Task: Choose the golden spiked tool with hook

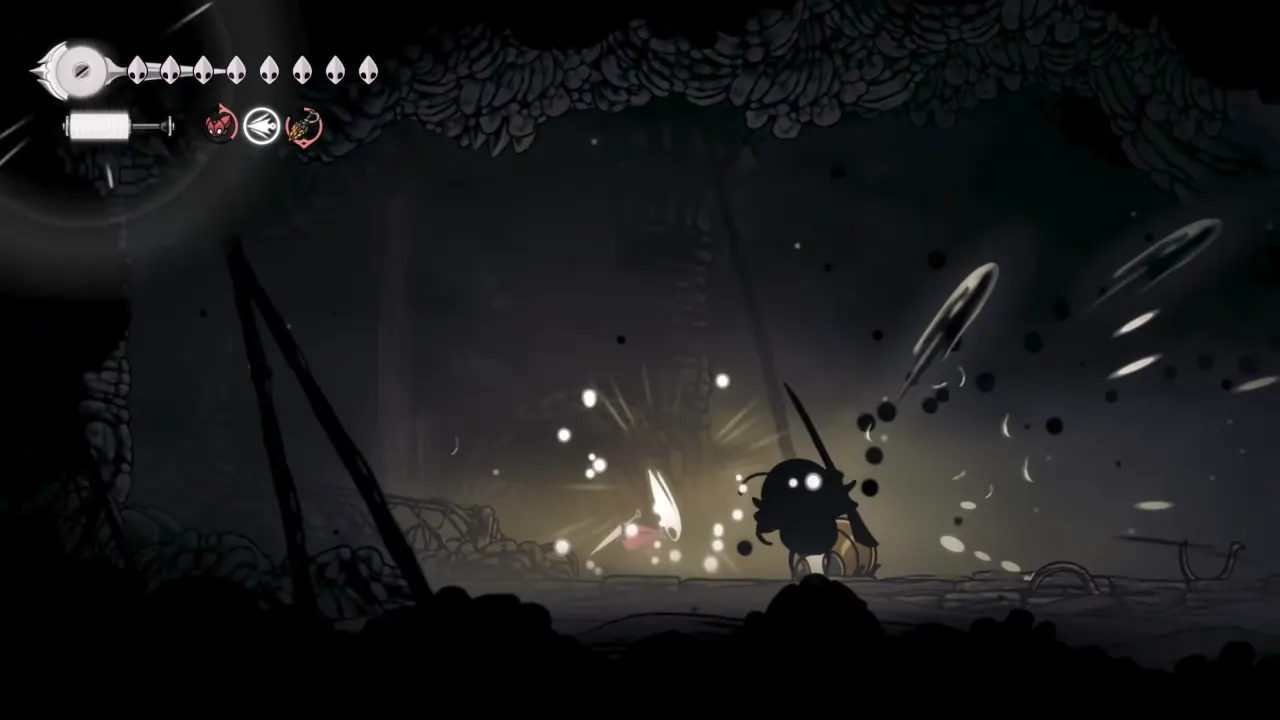Action: click(x=304, y=127)
